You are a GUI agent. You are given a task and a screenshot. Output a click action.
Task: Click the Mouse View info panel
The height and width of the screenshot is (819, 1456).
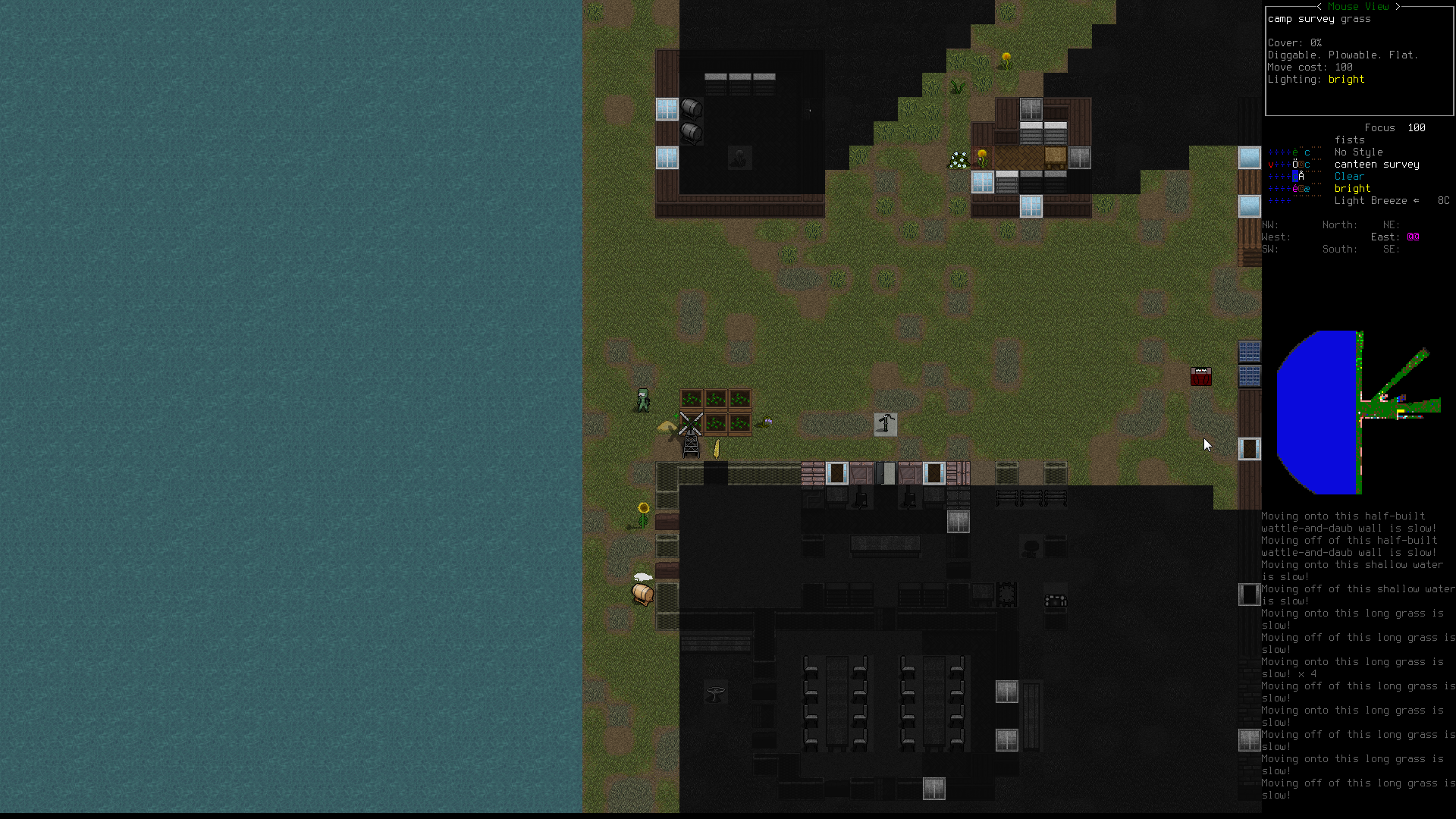coord(1359,61)
